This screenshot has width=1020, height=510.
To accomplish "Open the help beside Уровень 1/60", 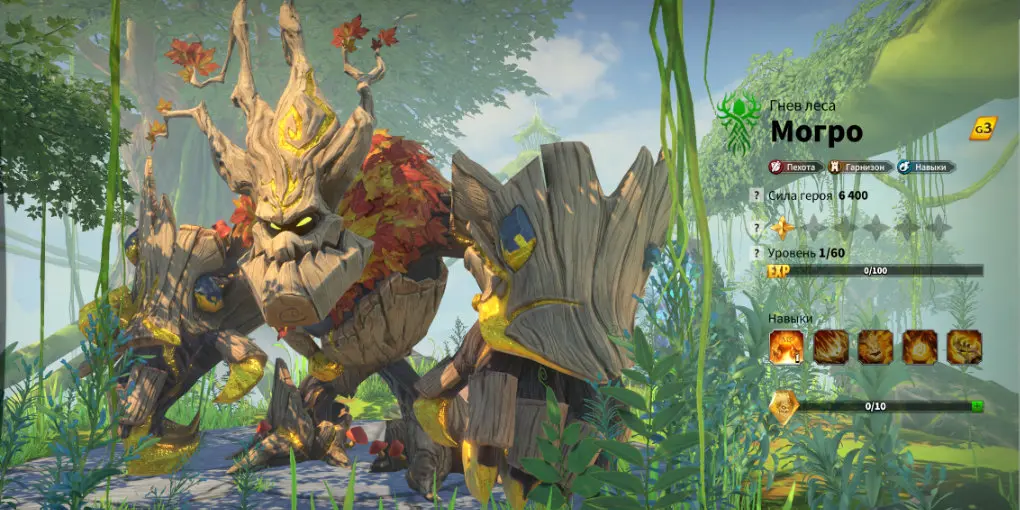I will [x=757, y=253].
